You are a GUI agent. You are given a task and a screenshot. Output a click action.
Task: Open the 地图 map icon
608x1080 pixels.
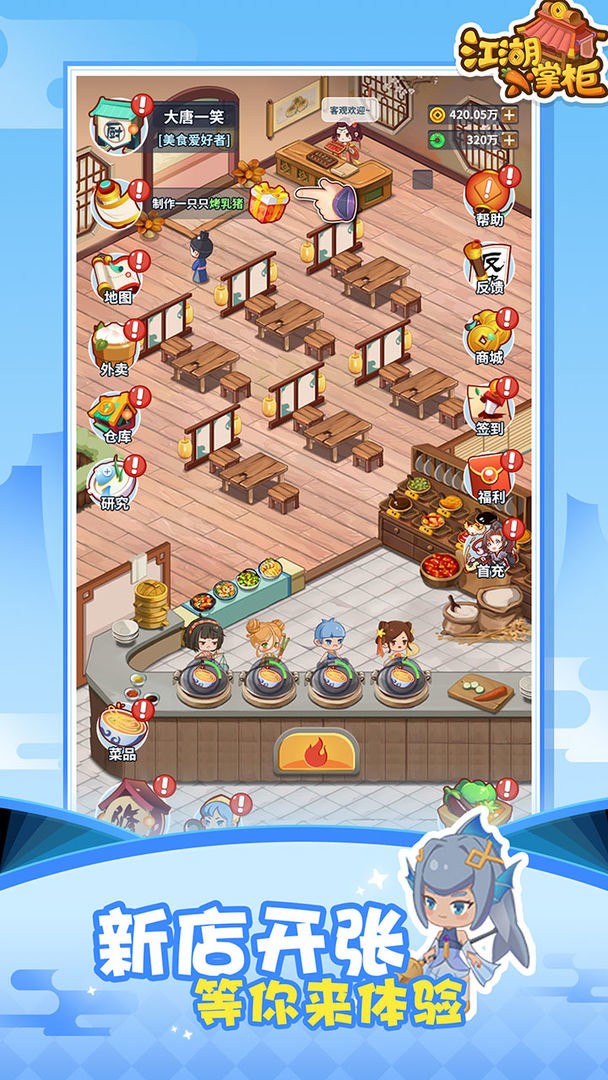(x=117, y=277)
